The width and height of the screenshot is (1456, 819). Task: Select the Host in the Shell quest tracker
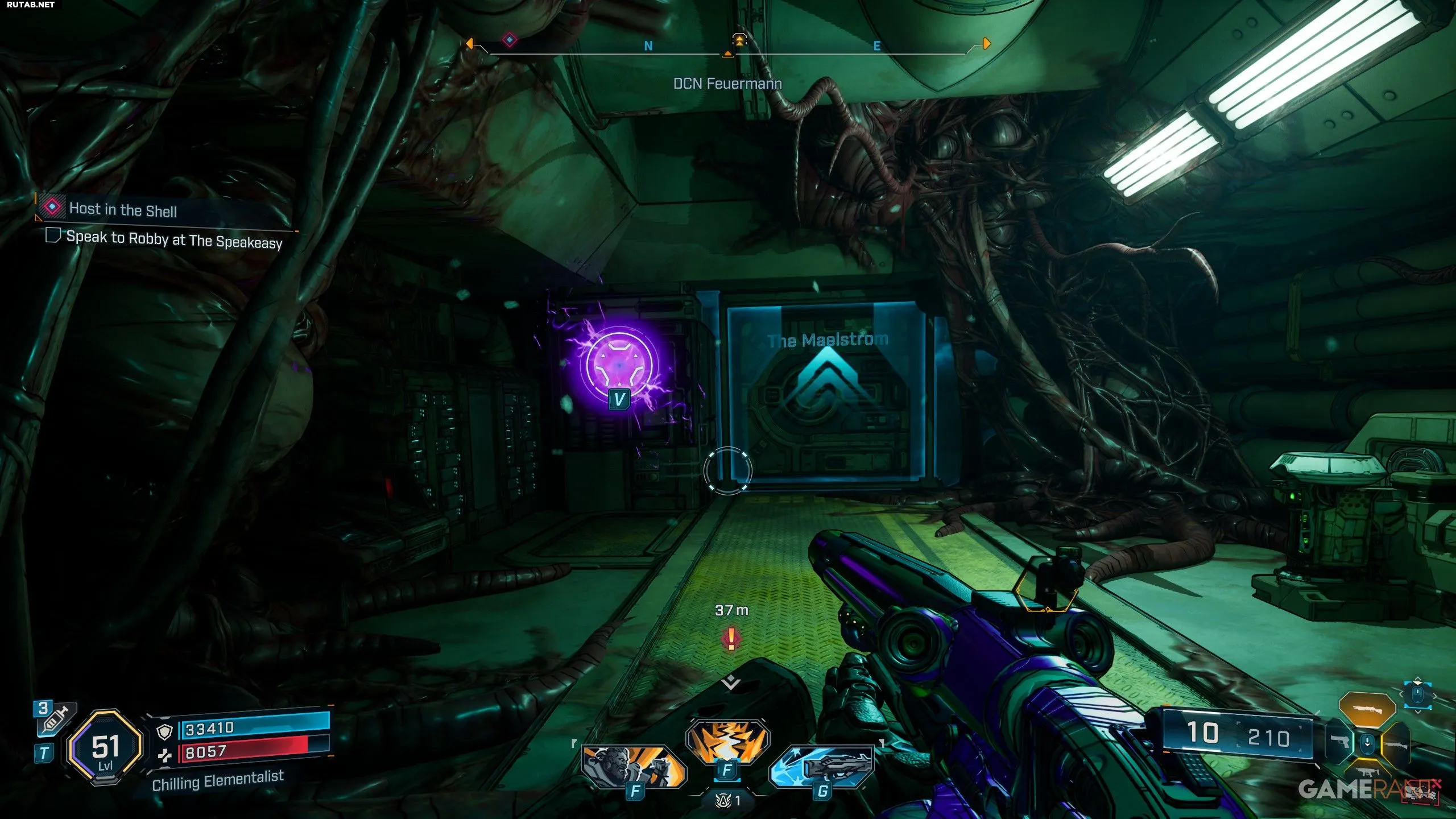click(122, 209)
